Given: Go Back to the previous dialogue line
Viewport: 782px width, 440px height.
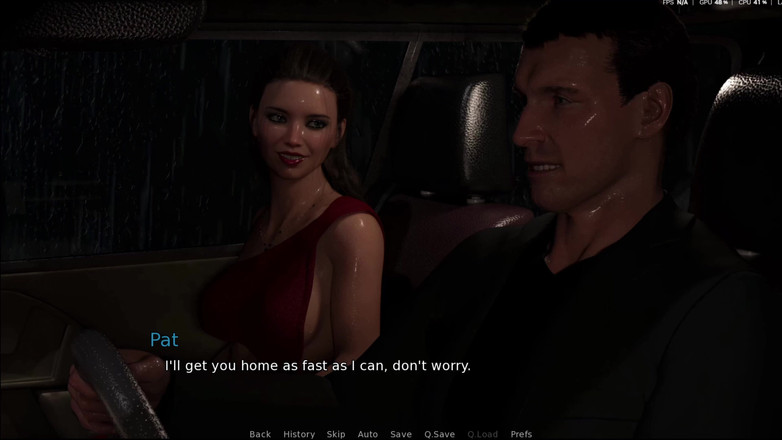Looking at the screenshot, I should click(260, 434).
